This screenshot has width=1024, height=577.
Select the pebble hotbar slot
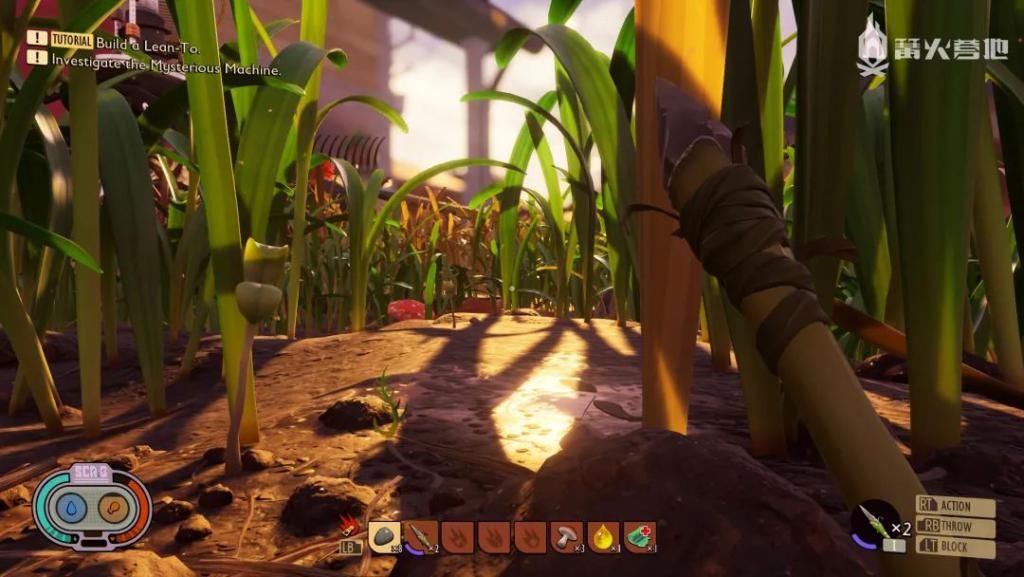coord(384,537)
